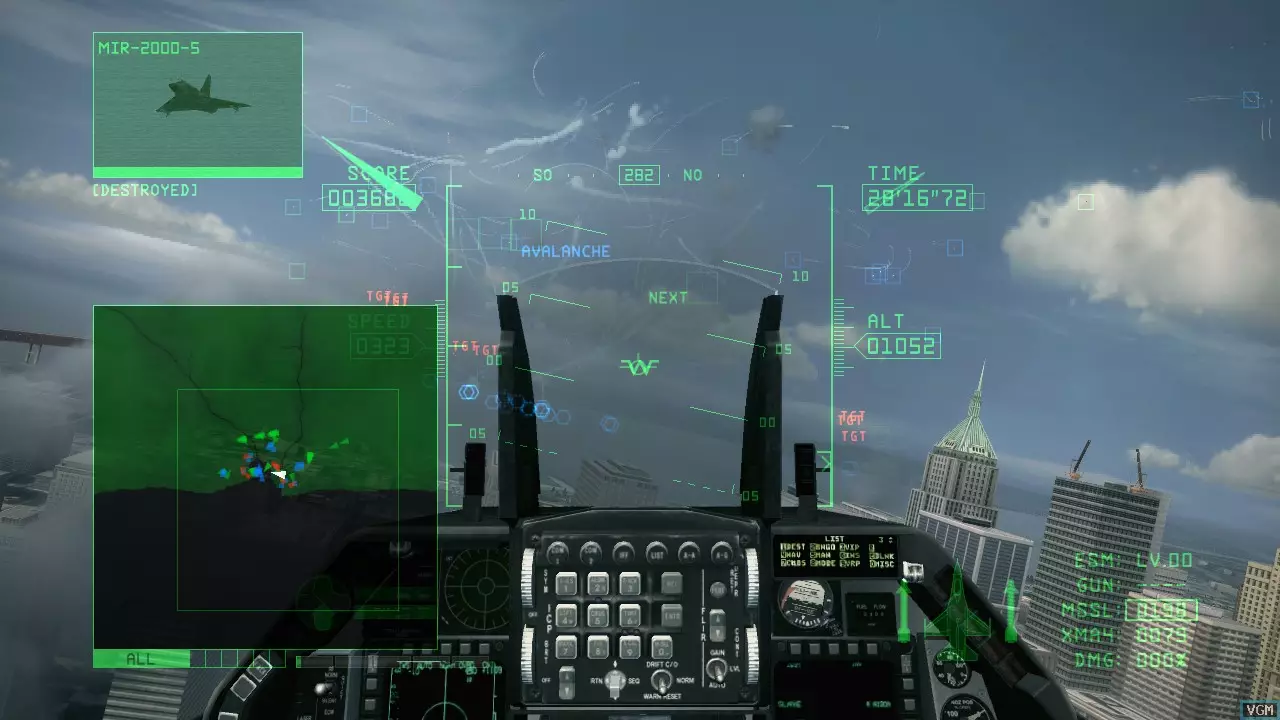Click the page stepper arrows on the LIST display
The height and width of the screenshot is (720, 1280).
tap(891, 540)
